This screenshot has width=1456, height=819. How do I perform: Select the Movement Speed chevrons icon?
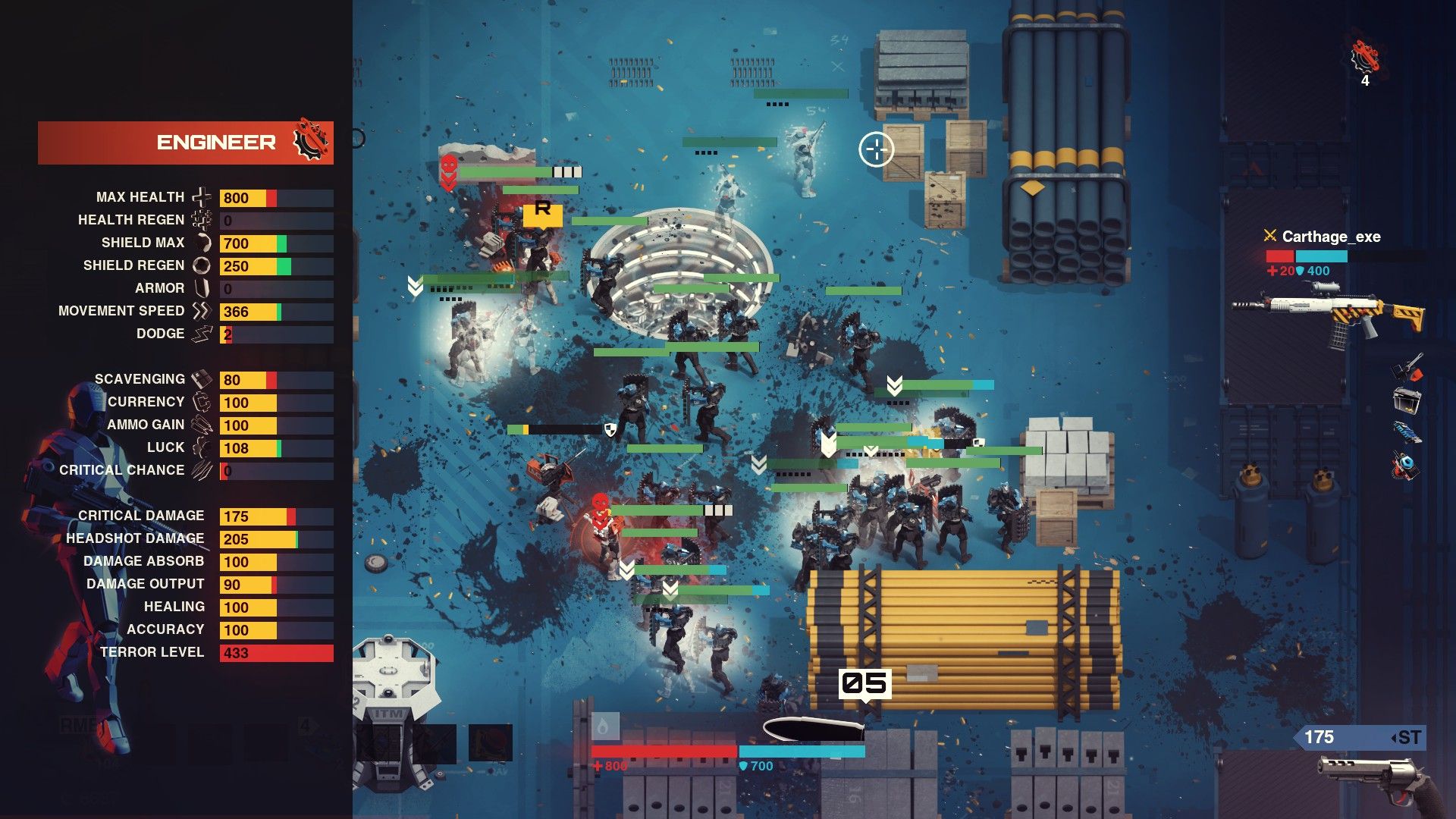[x=200, y=310]
